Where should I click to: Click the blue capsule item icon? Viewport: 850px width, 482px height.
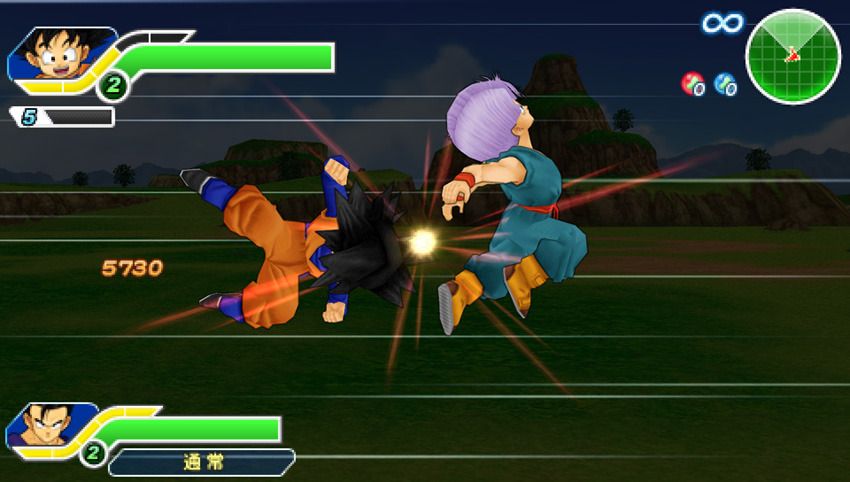(726, 84)
